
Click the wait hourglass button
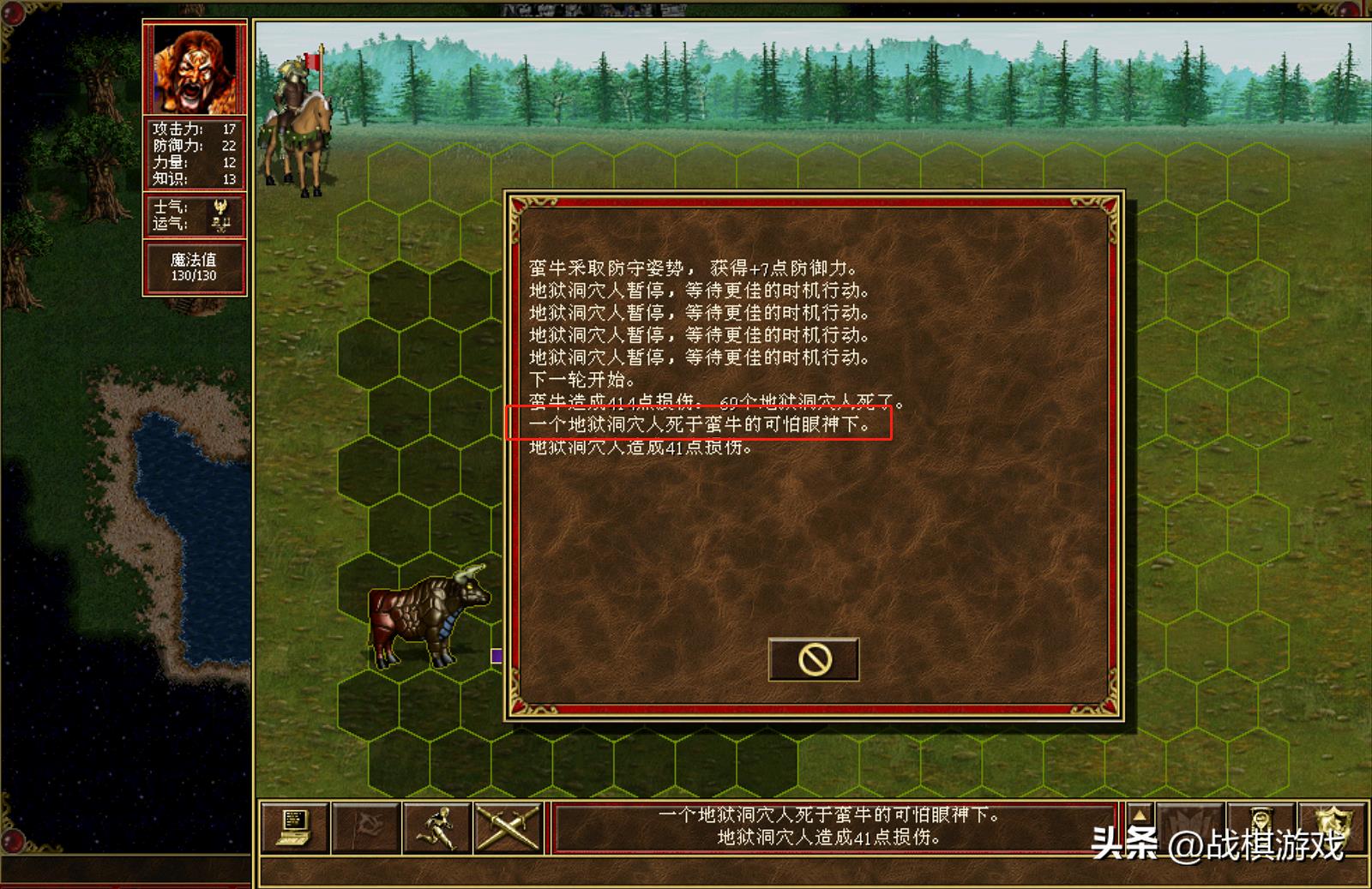coord(1261,826)
